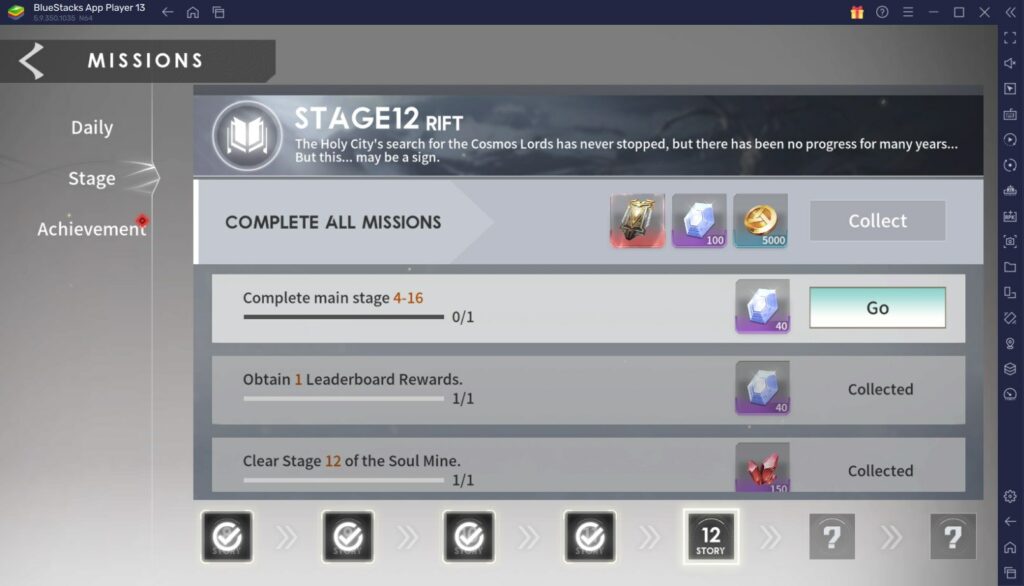Switch to the Daily missions tab
Viewport: 1024px width, 586px height.
coord(92,128)
